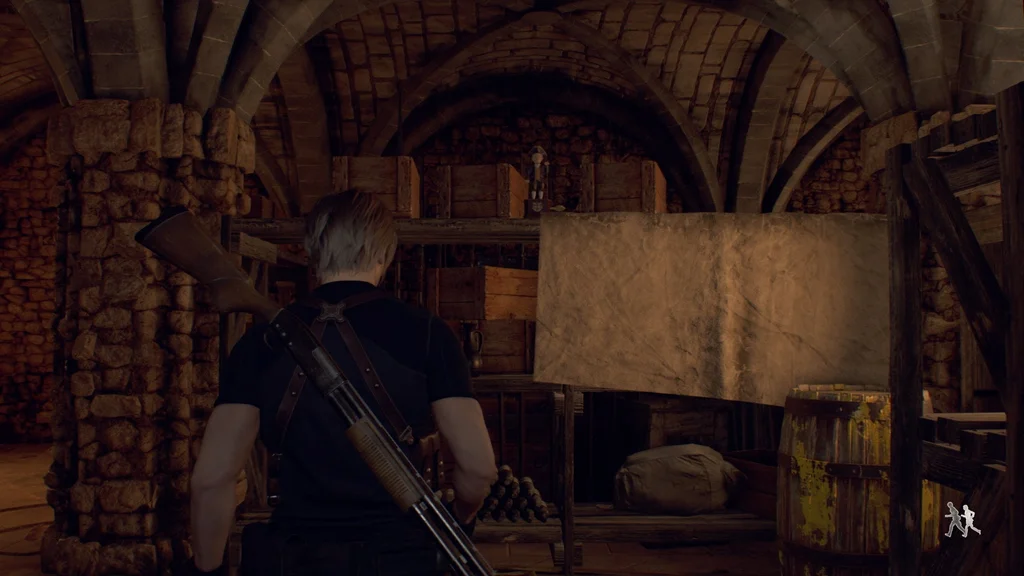Click the two running figures companion icon
The width and height of the screenshot is (1024, 576).
[962, 519]
